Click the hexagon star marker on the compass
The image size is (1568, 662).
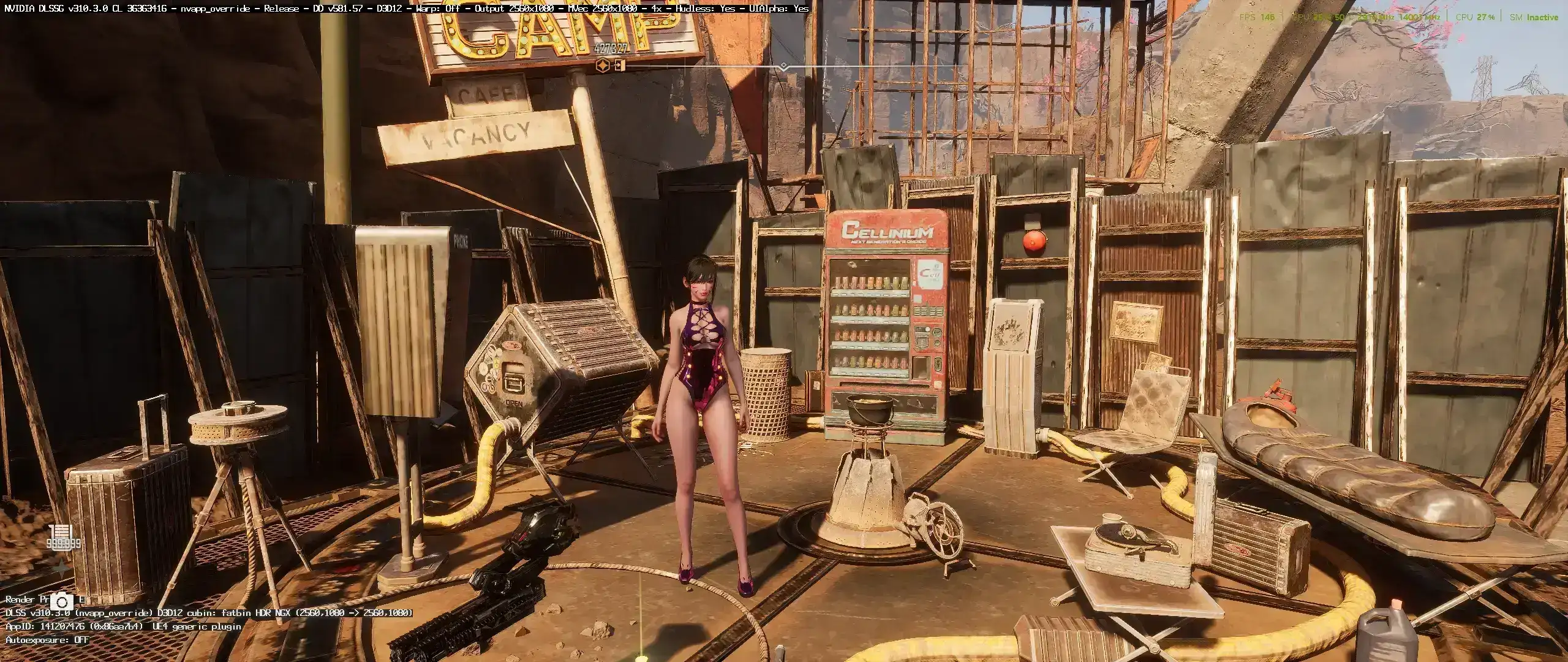point(604,65)
